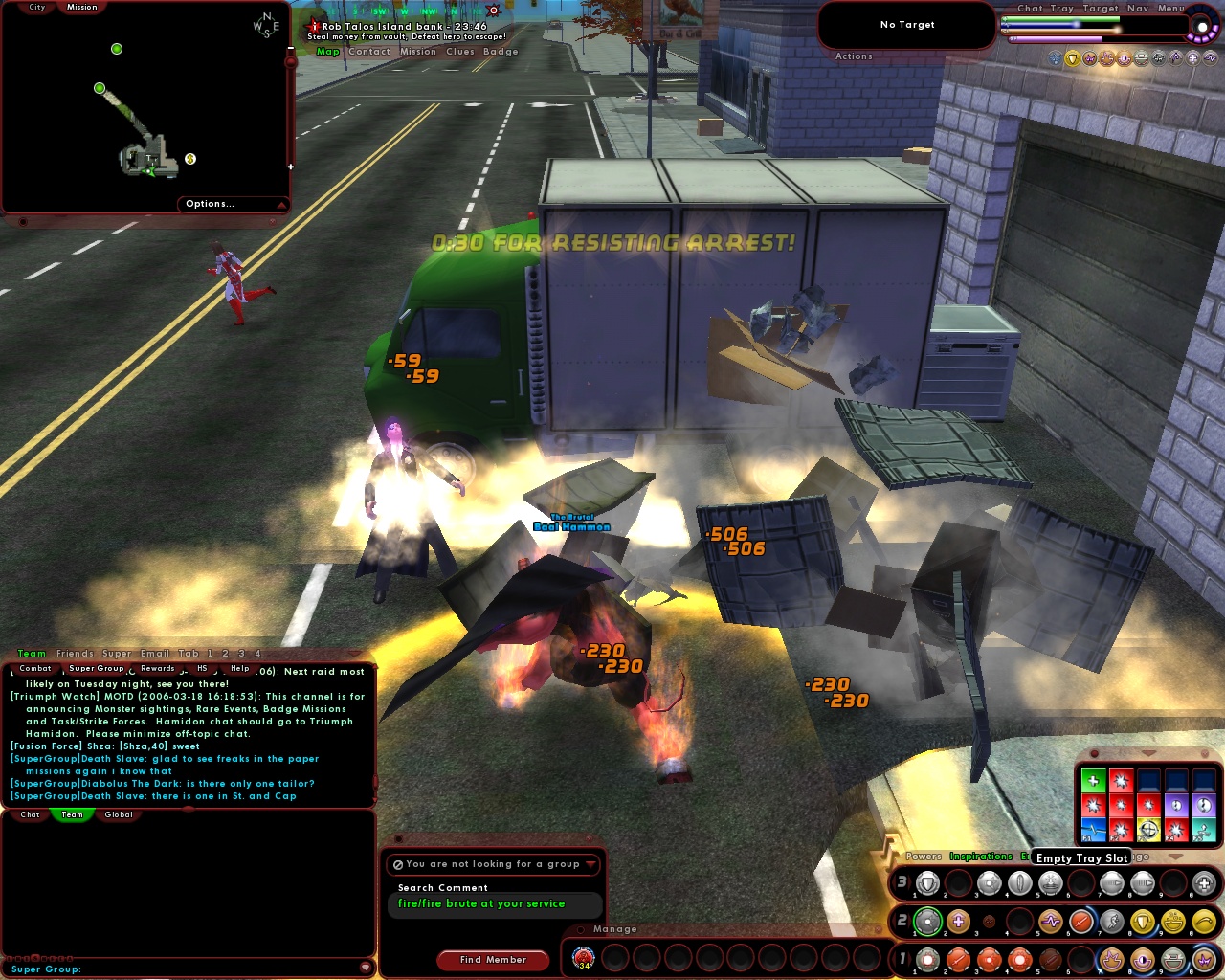Open the tray selection chevron above the power trays
Image resolution: width=1225 pixels, height=980 pixels.
pos(1175,856)
